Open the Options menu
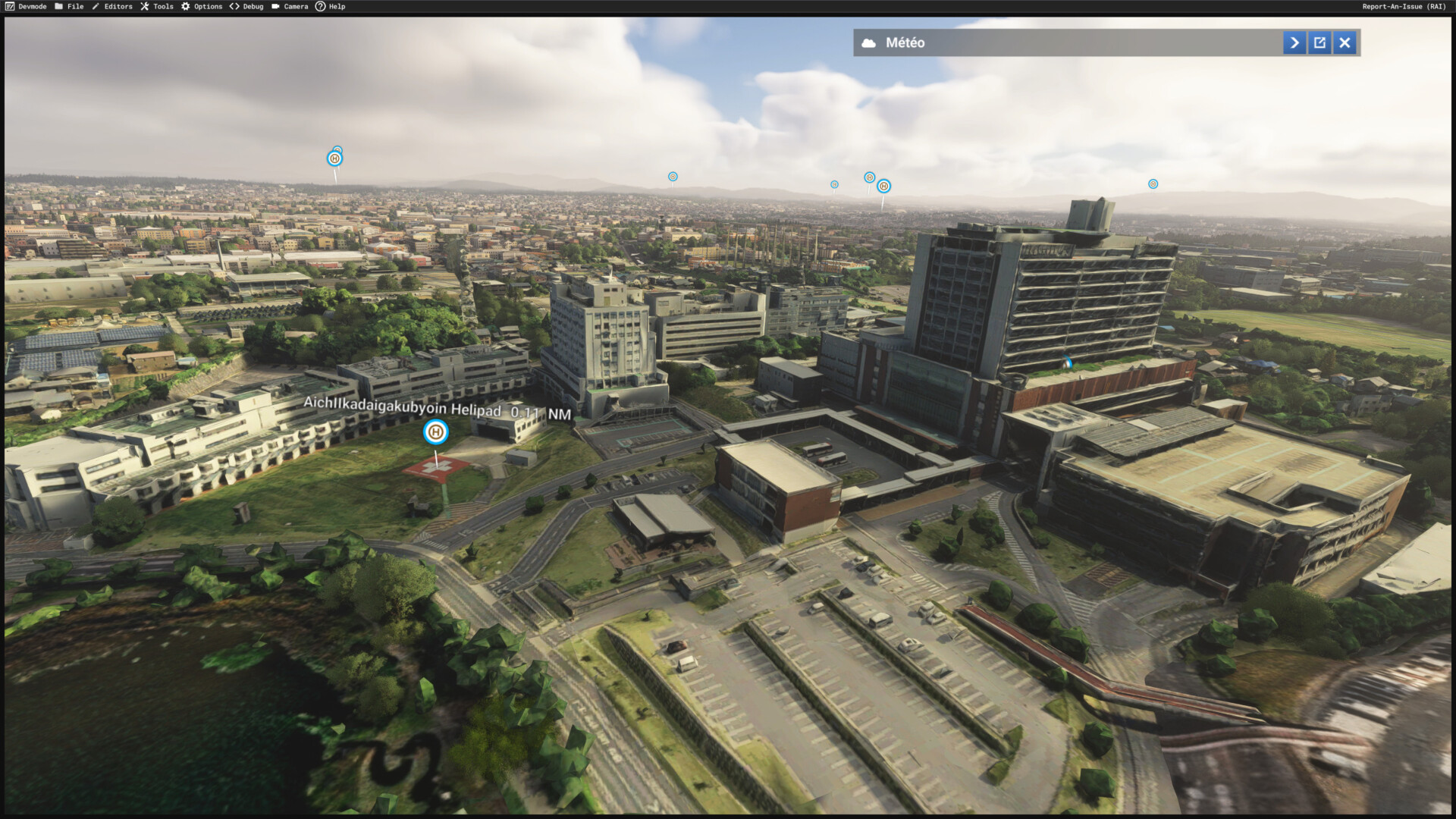Image resolution: width=1456 pixels, height=819 pixels. [202, 7]
